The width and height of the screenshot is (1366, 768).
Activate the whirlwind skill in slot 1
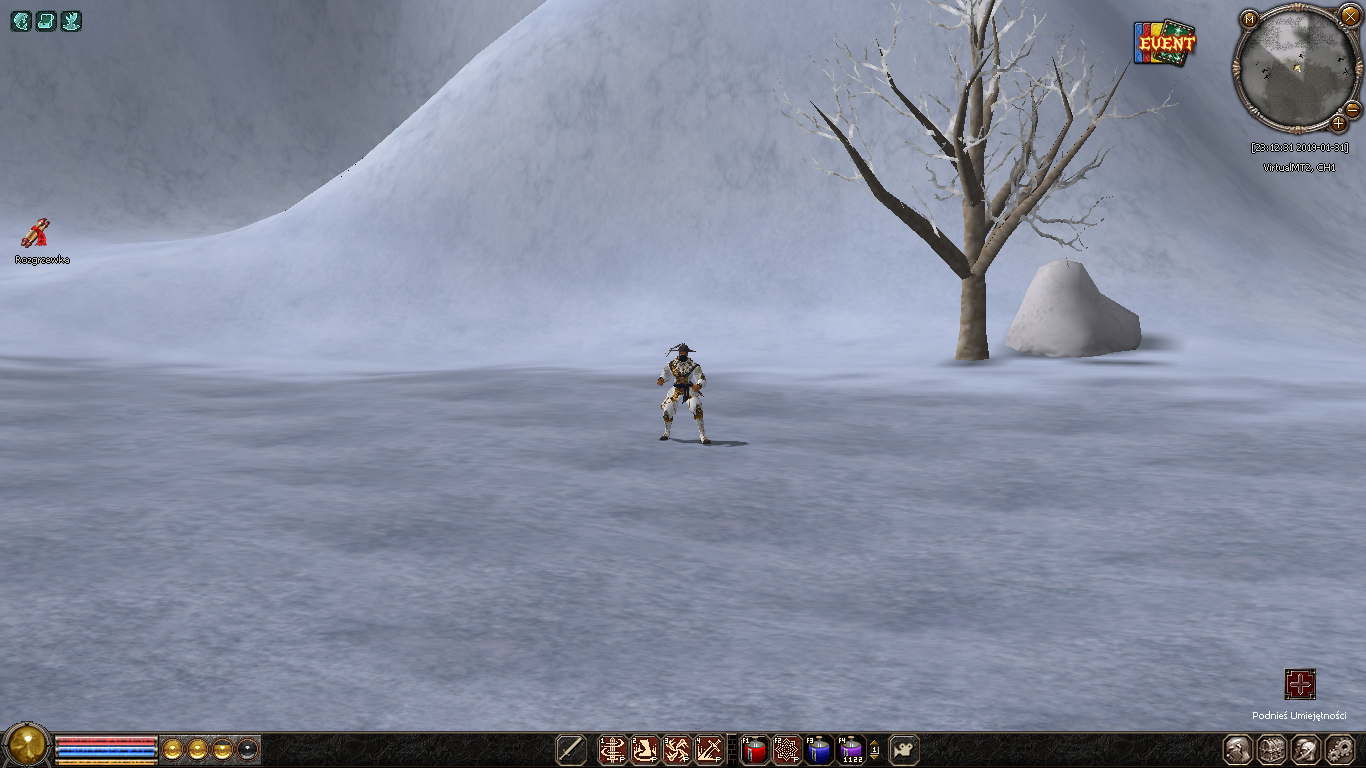point(613,750)
